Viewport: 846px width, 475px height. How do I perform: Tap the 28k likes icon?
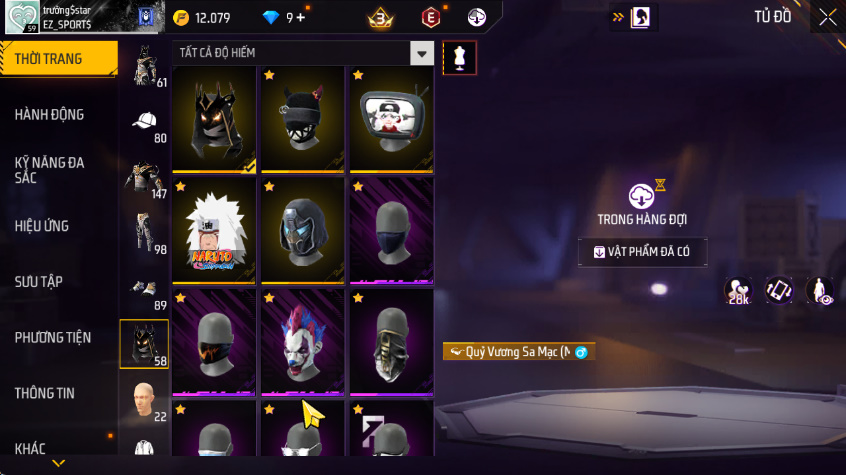(x=740, y=290)
